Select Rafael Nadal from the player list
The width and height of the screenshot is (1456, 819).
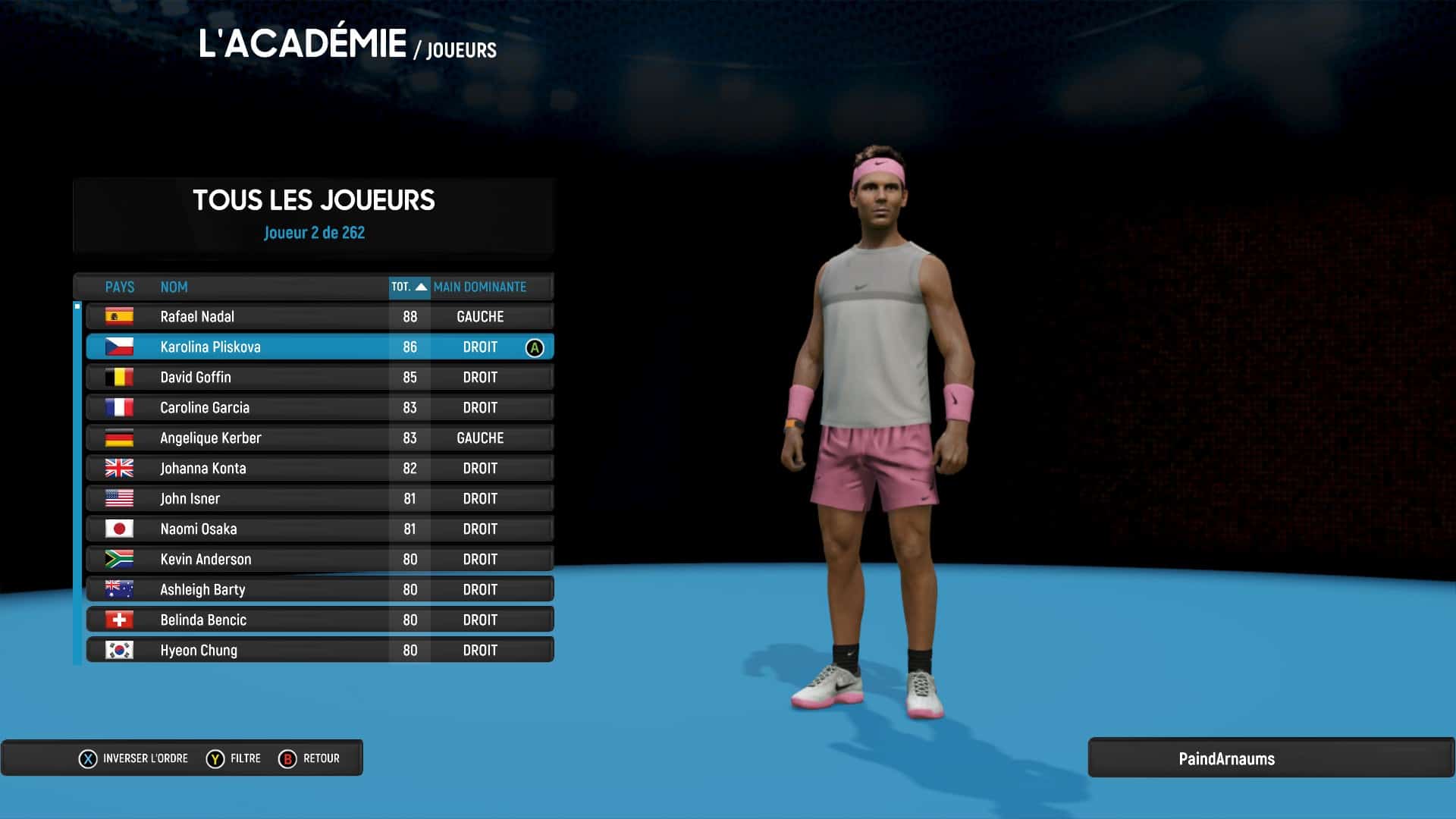click(319, 316)
